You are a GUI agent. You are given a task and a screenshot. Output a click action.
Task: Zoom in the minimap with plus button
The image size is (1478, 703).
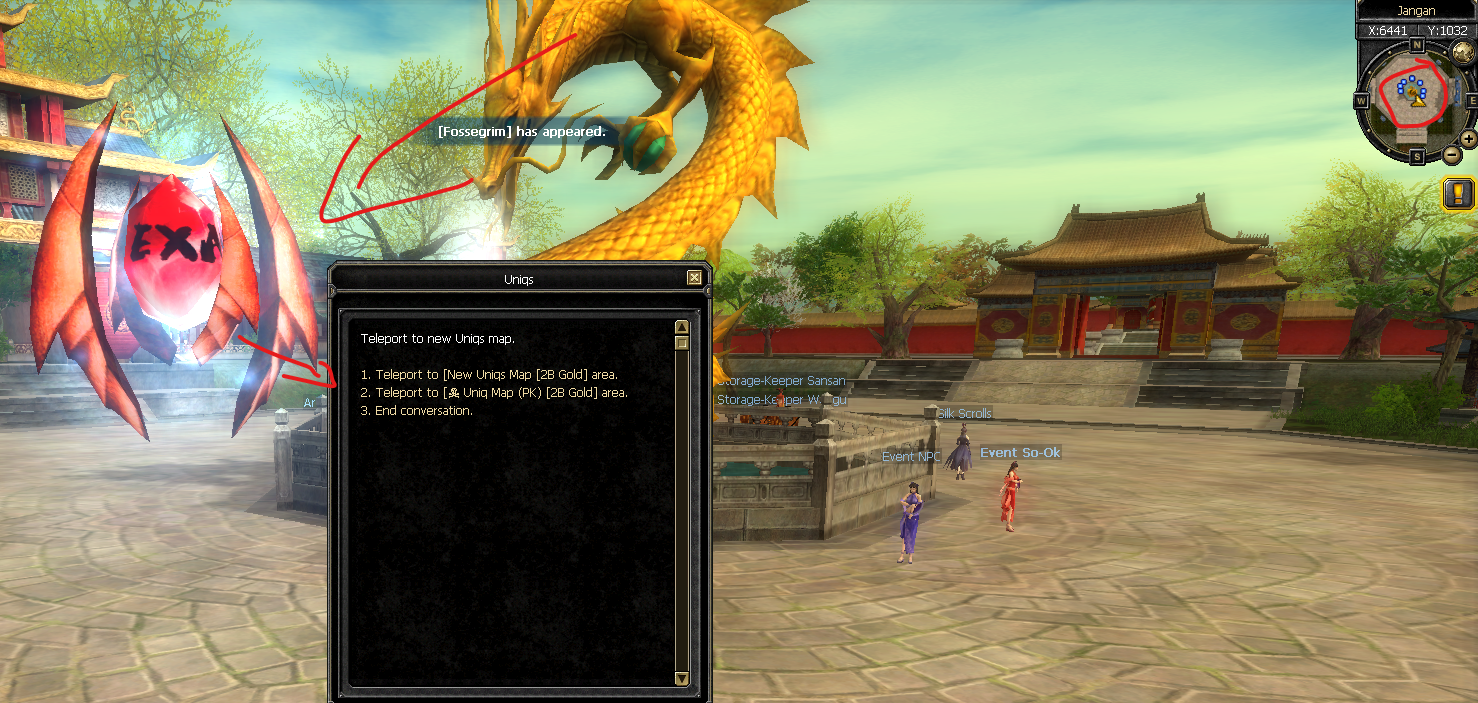[x=1468, y=139]
